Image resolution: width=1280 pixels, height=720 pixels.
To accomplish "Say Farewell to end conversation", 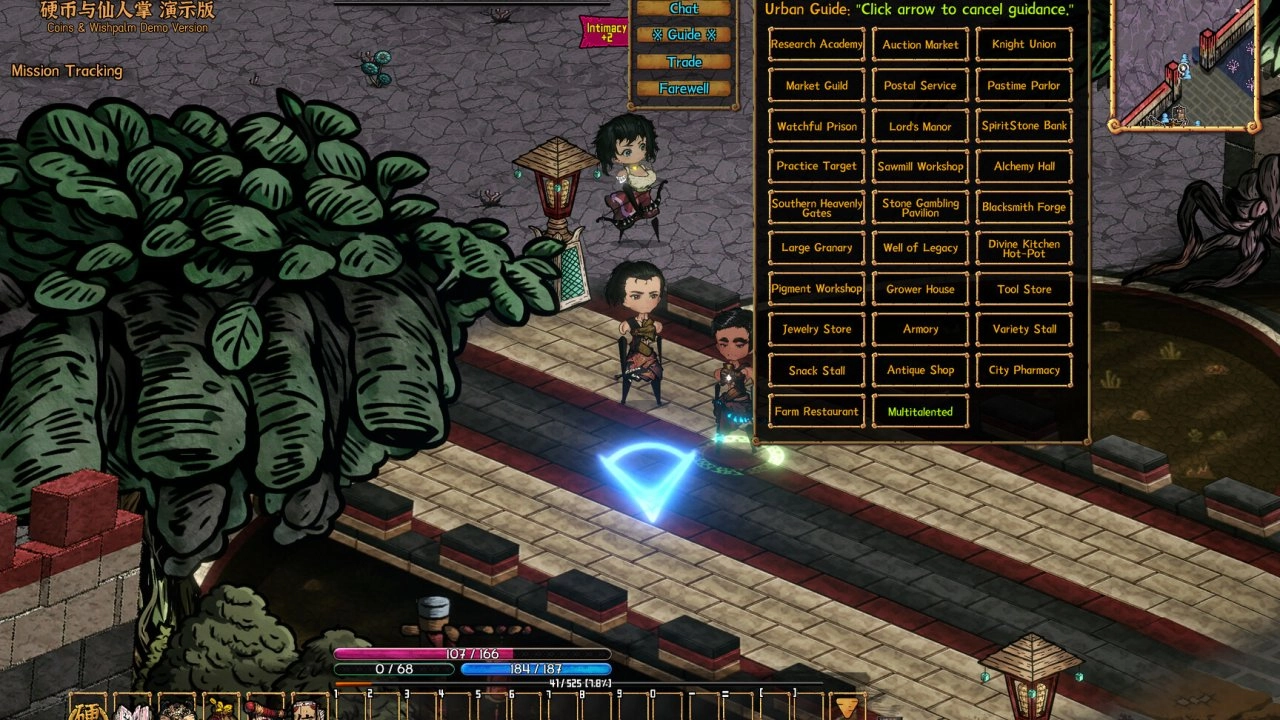I will tap(684, 89).
